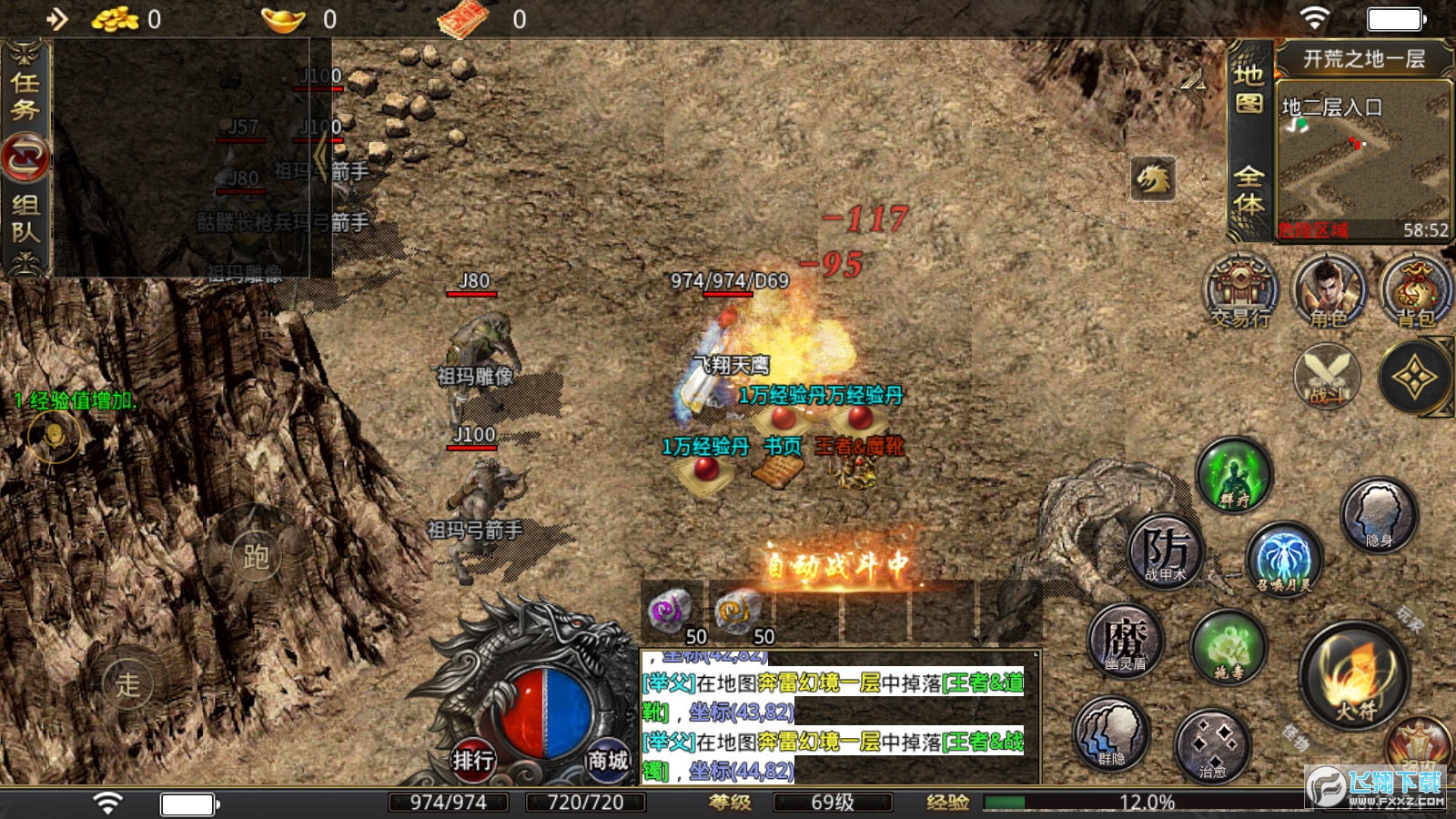The height and width of the screenshot is (819, 1456).
Task: Use the 战甲术 armor skill
Action: tap(1166, 551)
